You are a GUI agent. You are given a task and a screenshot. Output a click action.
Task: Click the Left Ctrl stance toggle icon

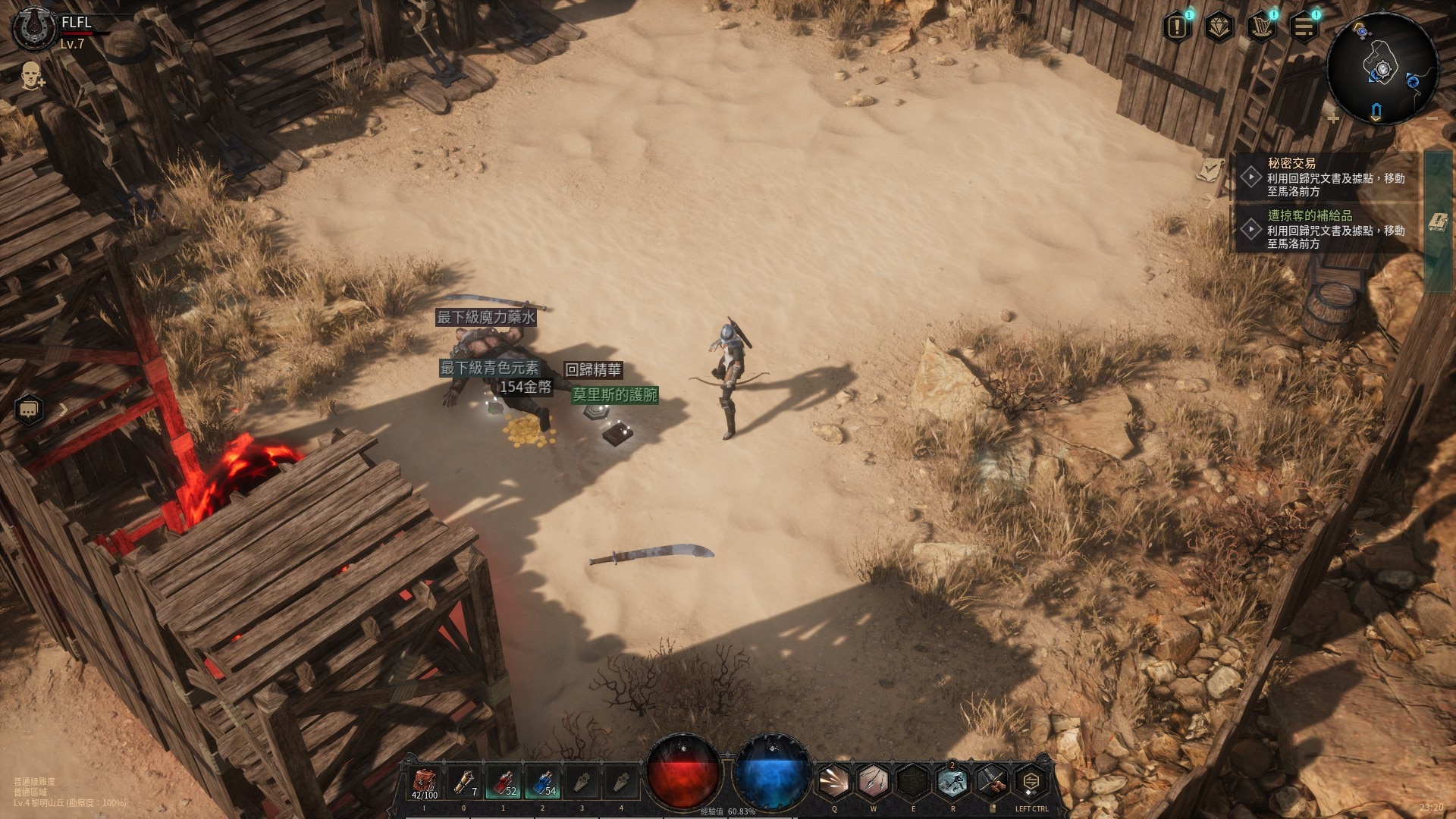click(x=1031, y=782)
